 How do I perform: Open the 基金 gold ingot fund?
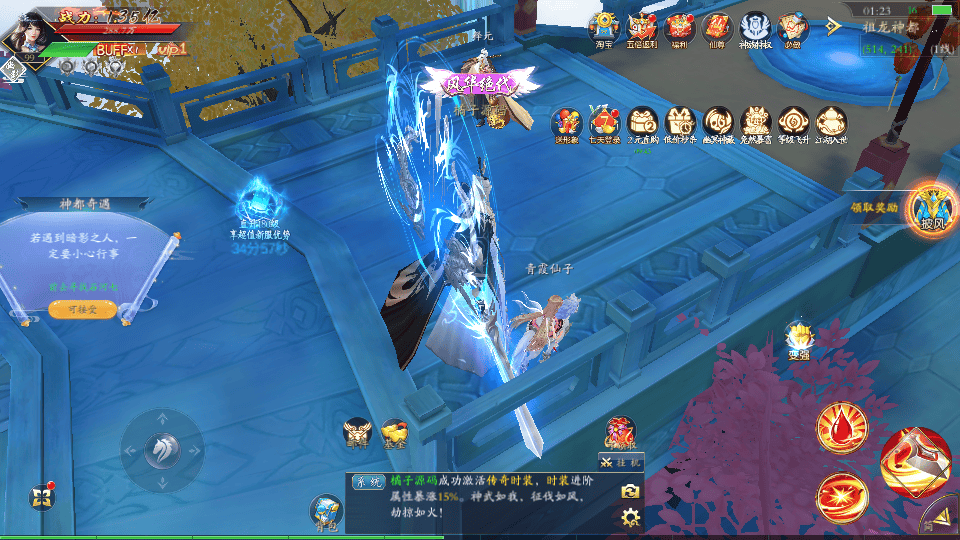[x=394, y=433]
